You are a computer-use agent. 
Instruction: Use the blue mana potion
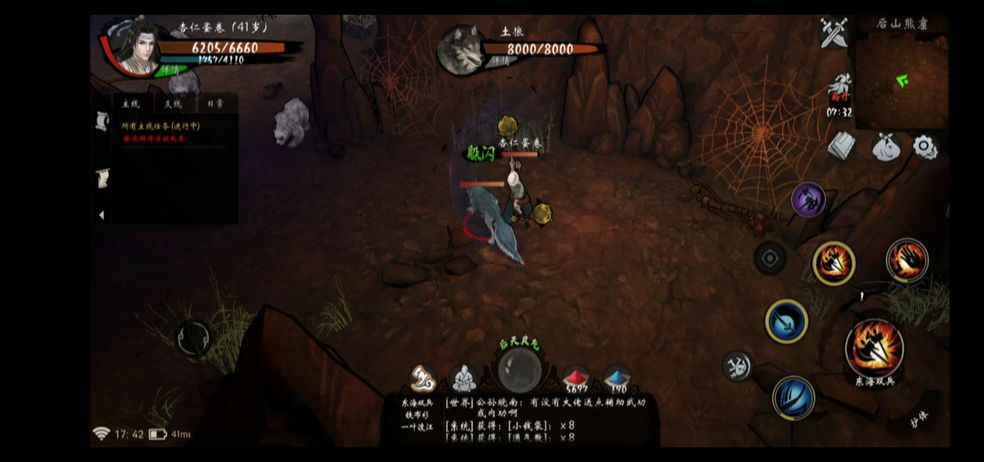[616, 379]
